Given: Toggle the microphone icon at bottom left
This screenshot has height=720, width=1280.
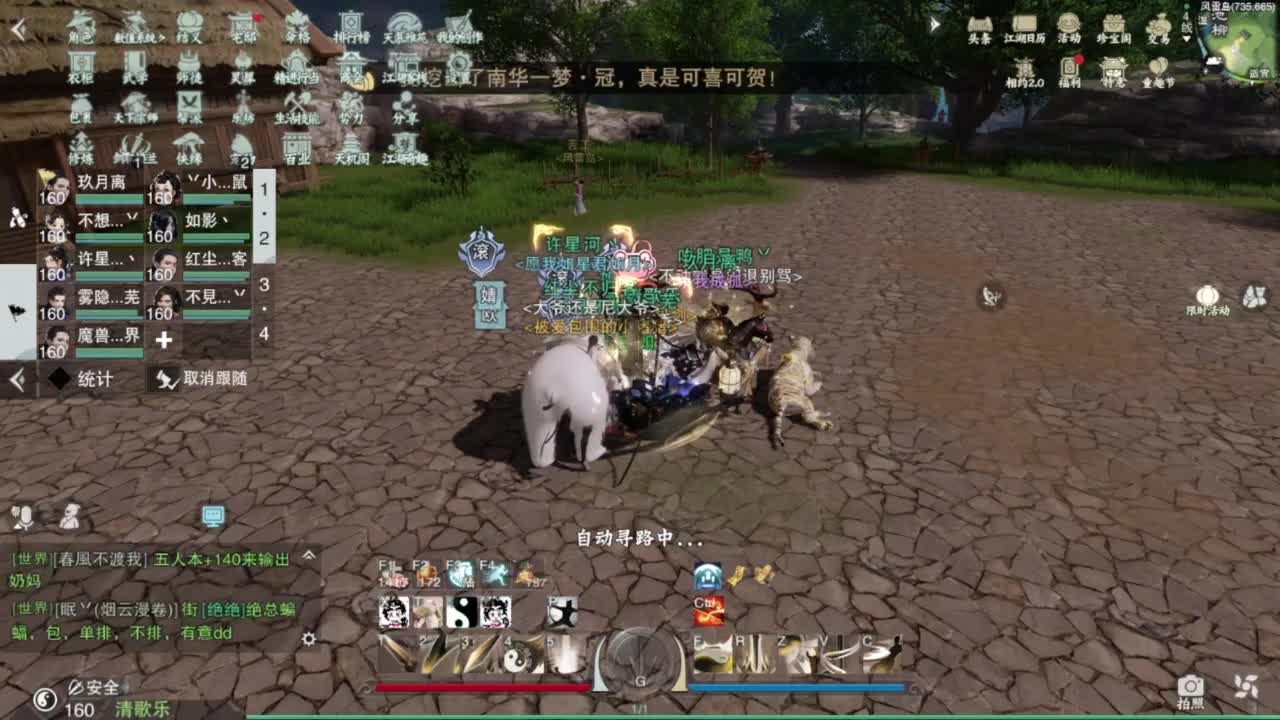Looking at the screenshot, I should click(x=27, y=517).
